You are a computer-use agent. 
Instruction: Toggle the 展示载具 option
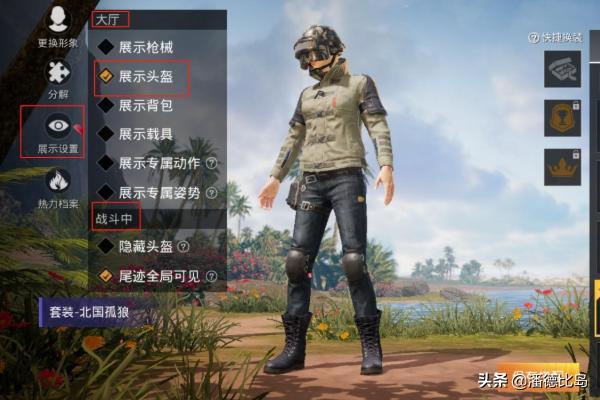[105, 133]
